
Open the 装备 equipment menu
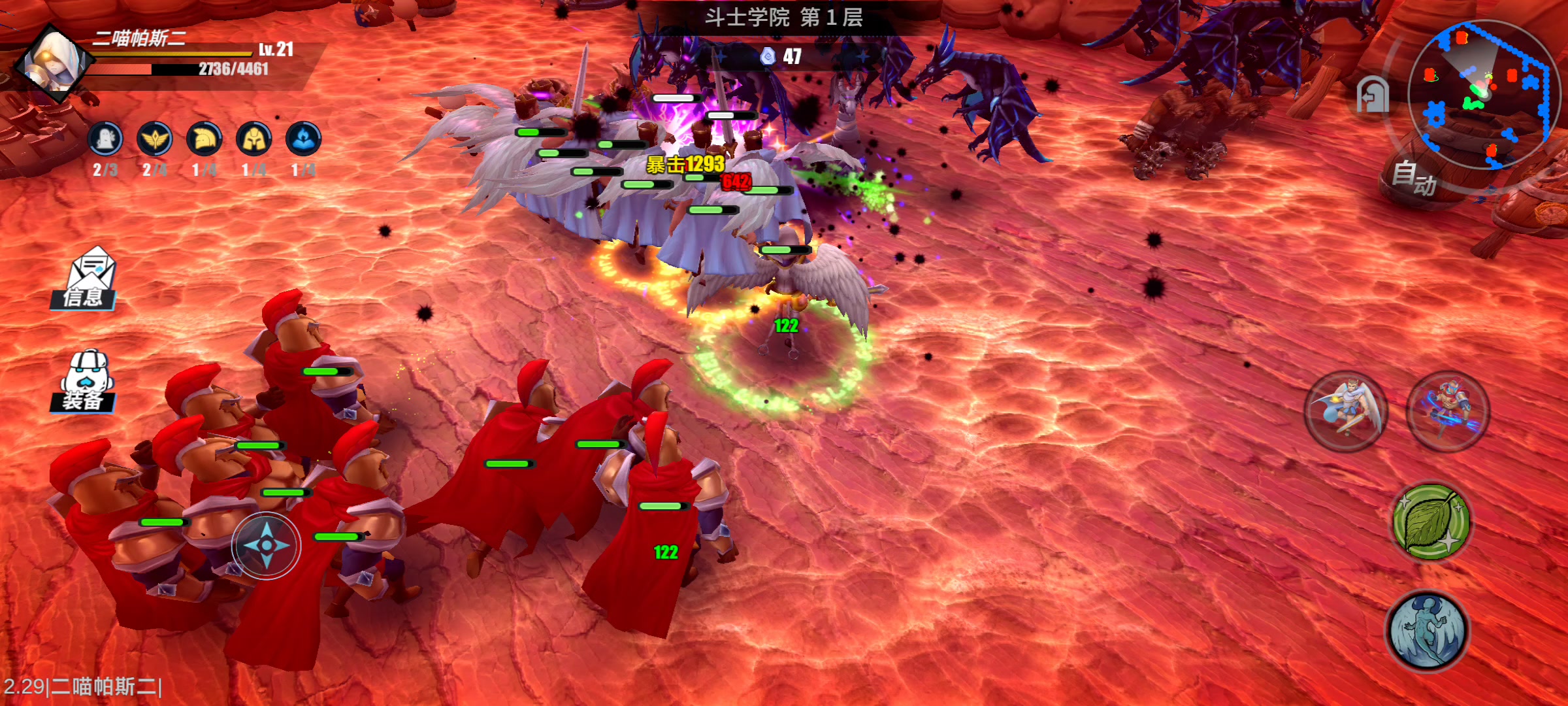(85, 382)
